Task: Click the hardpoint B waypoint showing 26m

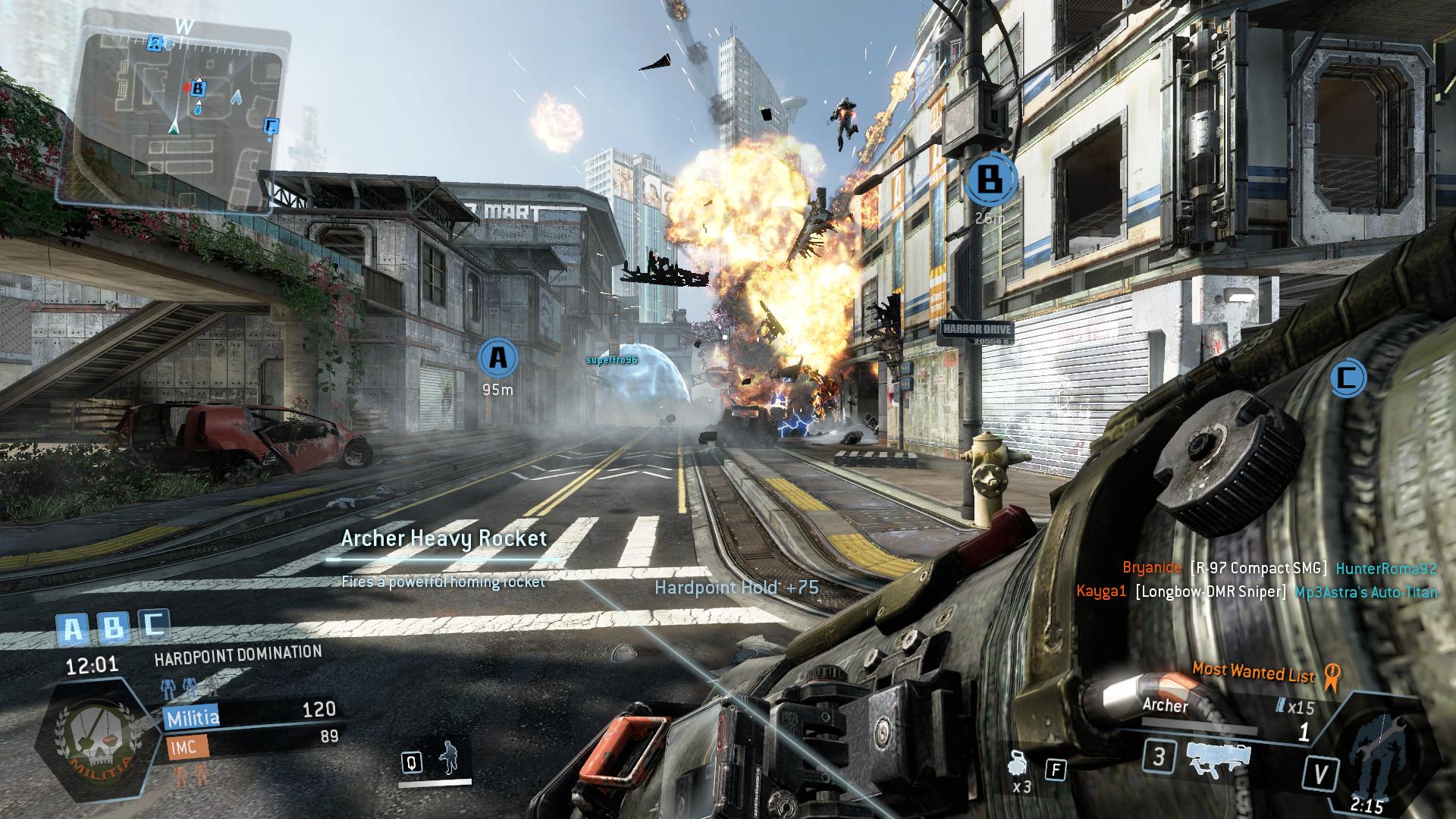Action: click(989, 179)
